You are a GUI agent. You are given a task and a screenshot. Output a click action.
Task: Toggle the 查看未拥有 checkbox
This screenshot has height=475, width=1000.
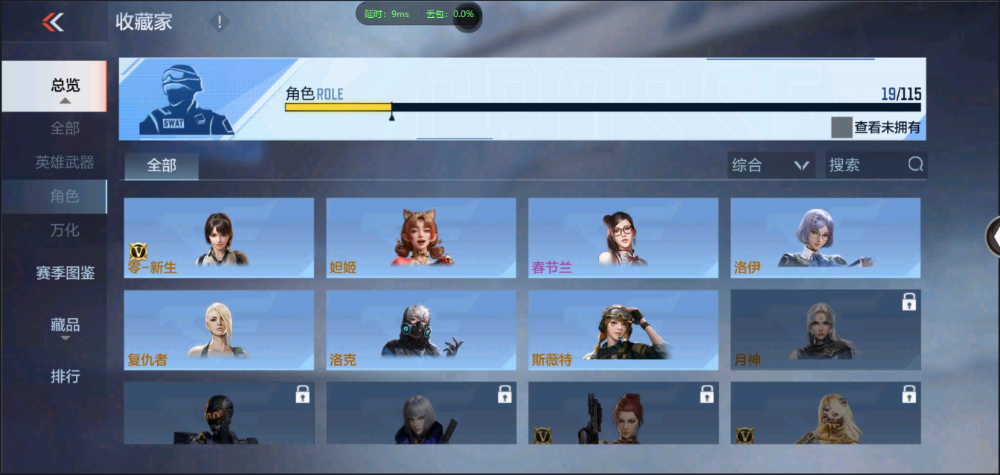(x=841, y=127)
